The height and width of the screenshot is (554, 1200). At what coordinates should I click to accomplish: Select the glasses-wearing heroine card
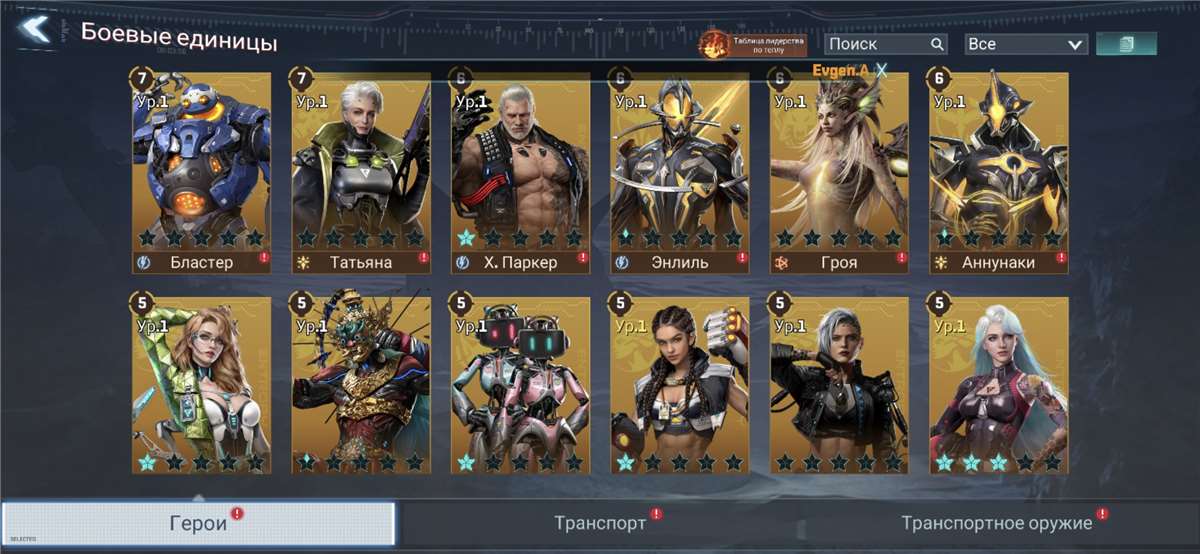click(x=201, y=384)
